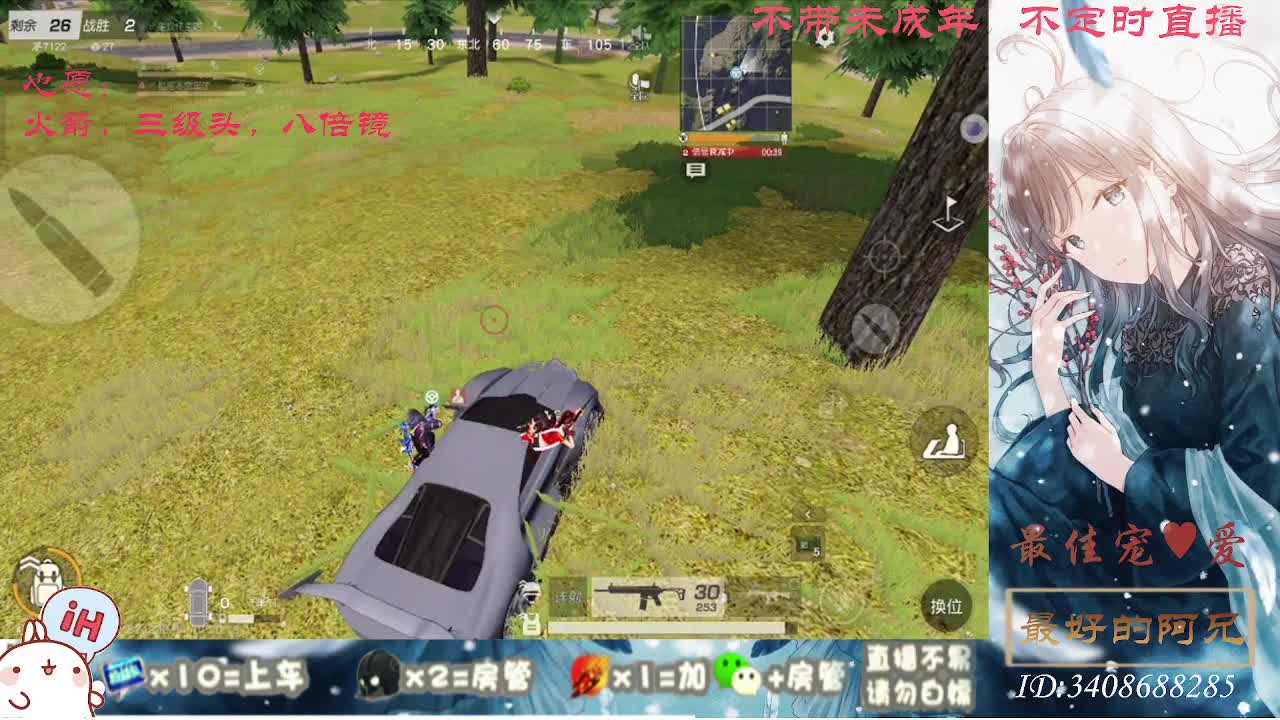
Task: Tap the settings gear above the minimap
Action: tap(826, 37)
